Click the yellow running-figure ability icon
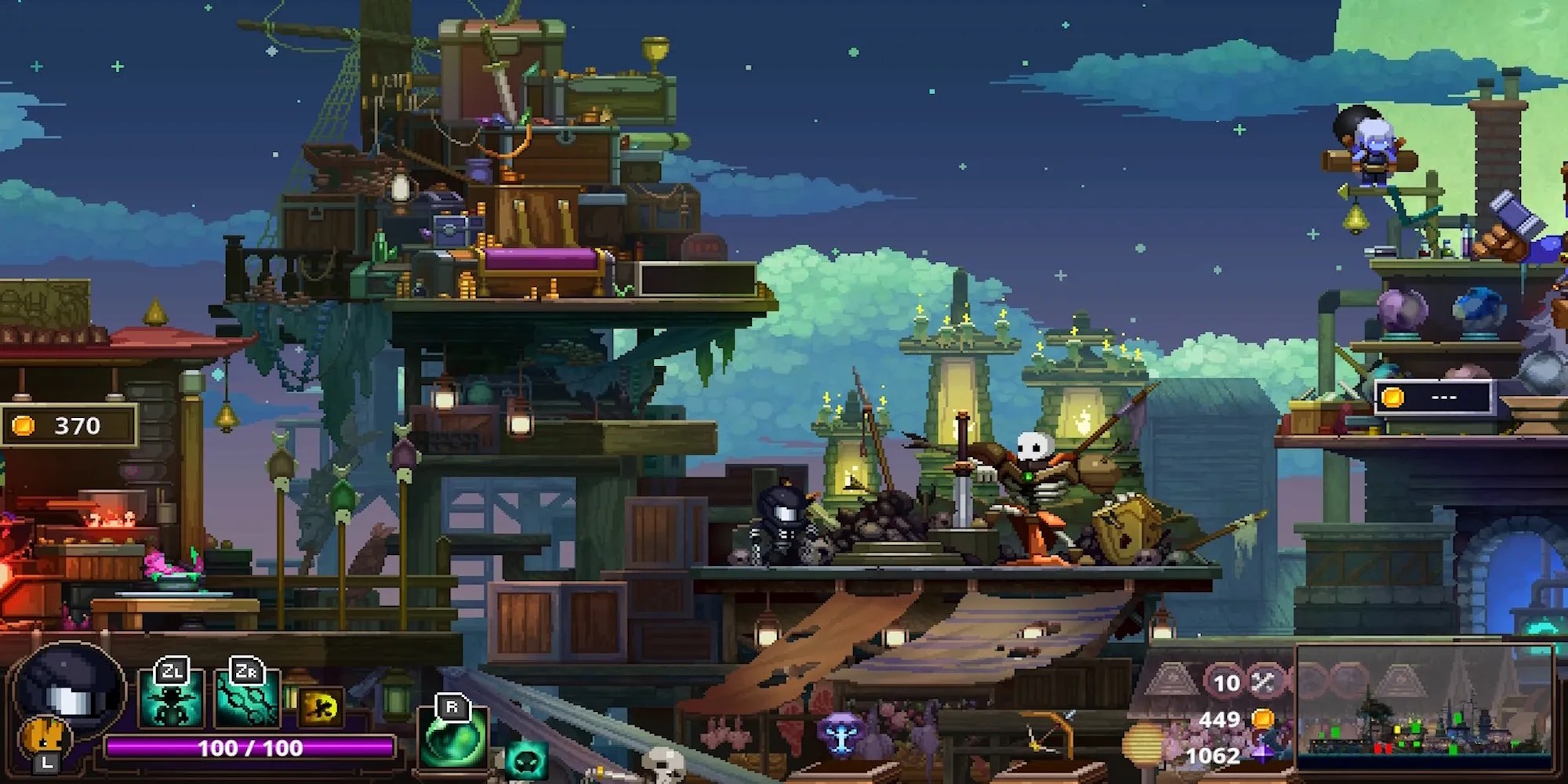Image resolution: width=1568 pixels, height=784 pixels. [320, 708]
